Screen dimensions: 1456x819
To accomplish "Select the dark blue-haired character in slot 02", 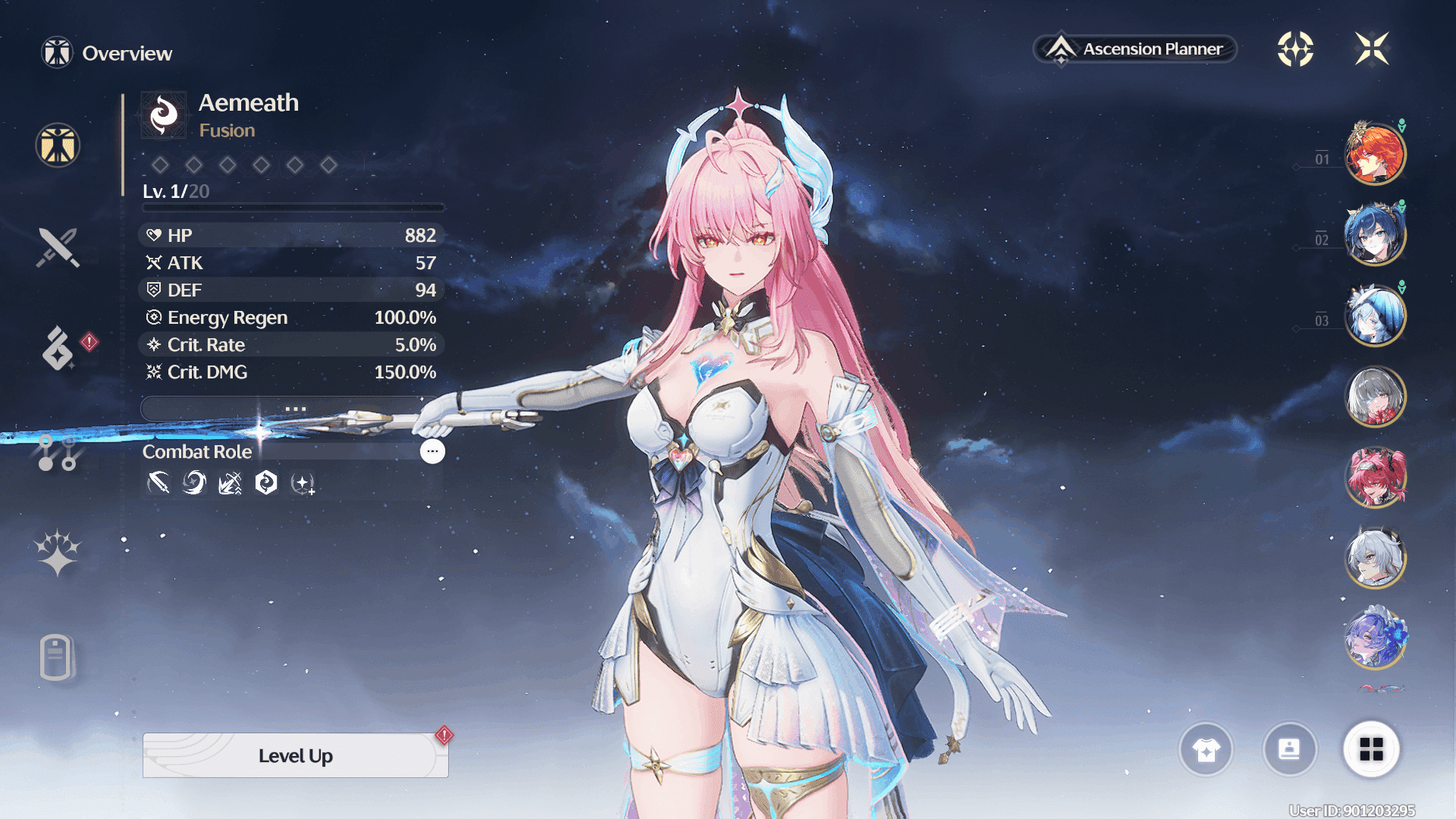I will tap(1374, 235).
